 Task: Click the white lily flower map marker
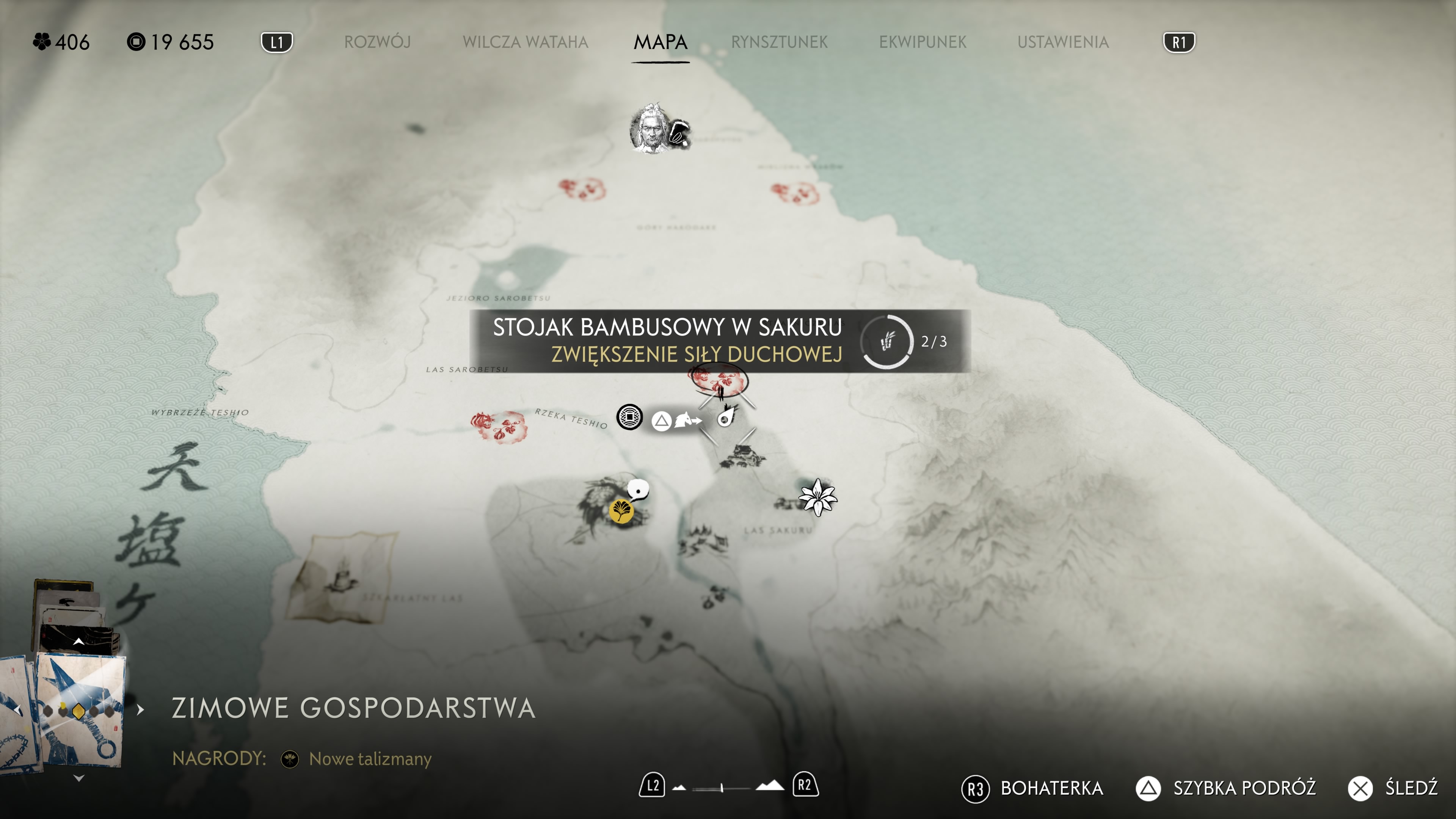pos(817,497)
